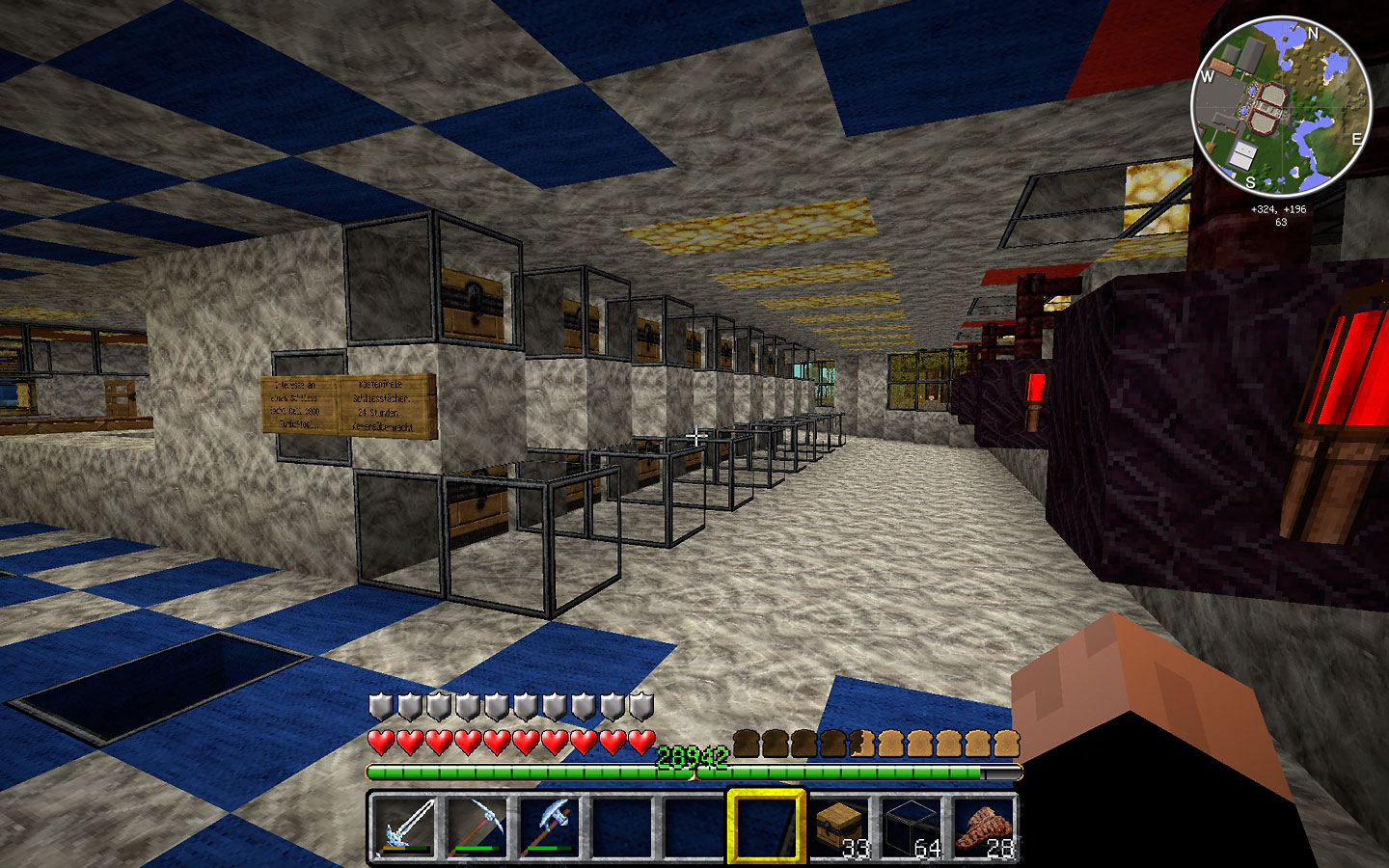Select the diamond sword hotbar slot
Viewport: 1389px width, 868px height.
405,827
